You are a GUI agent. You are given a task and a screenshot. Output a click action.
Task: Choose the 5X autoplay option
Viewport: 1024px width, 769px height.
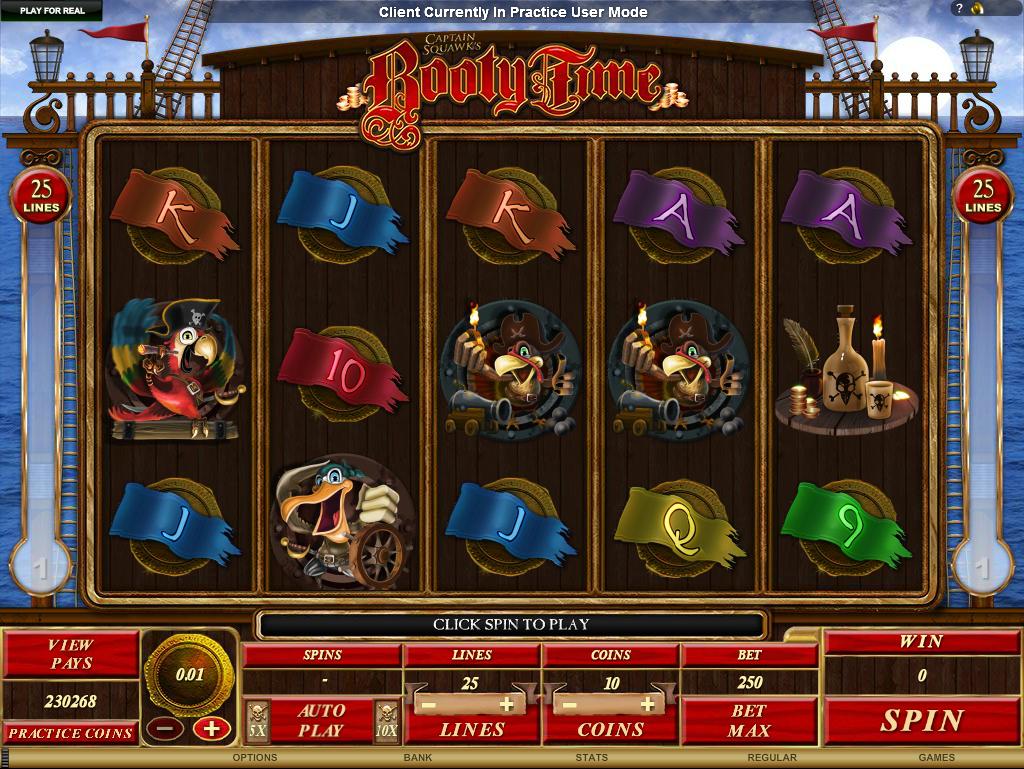coord(257,720)
